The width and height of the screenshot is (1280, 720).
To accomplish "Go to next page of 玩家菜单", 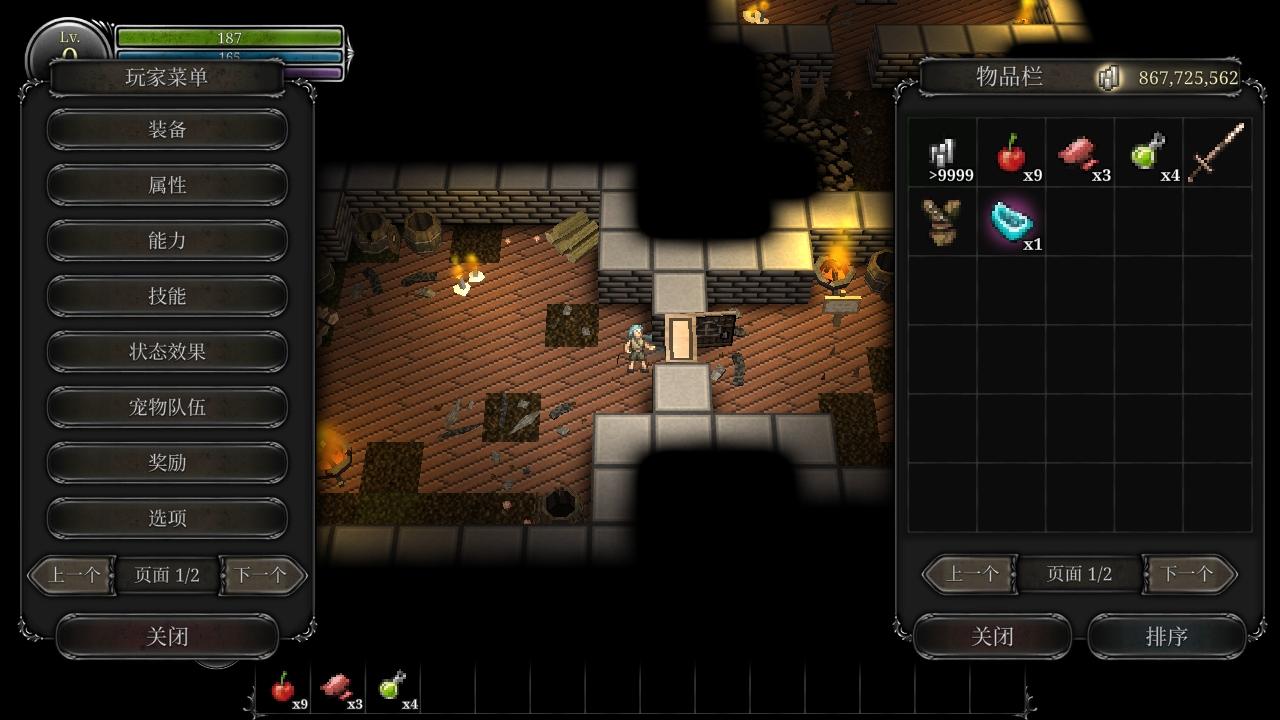I will pos(262,575).
